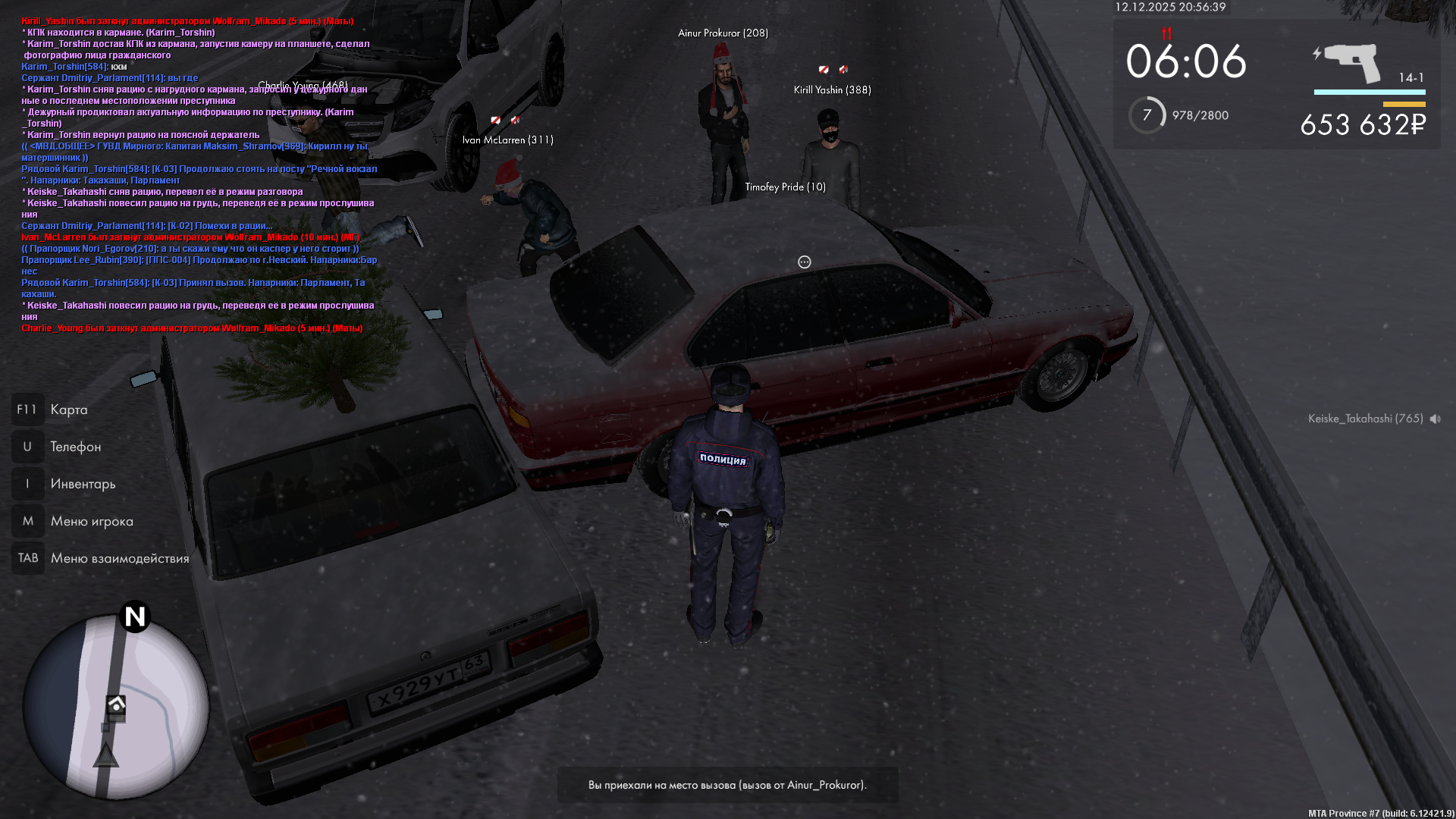Click the circular minimap
Screen dimensions: 1456x819
point(115,707)
